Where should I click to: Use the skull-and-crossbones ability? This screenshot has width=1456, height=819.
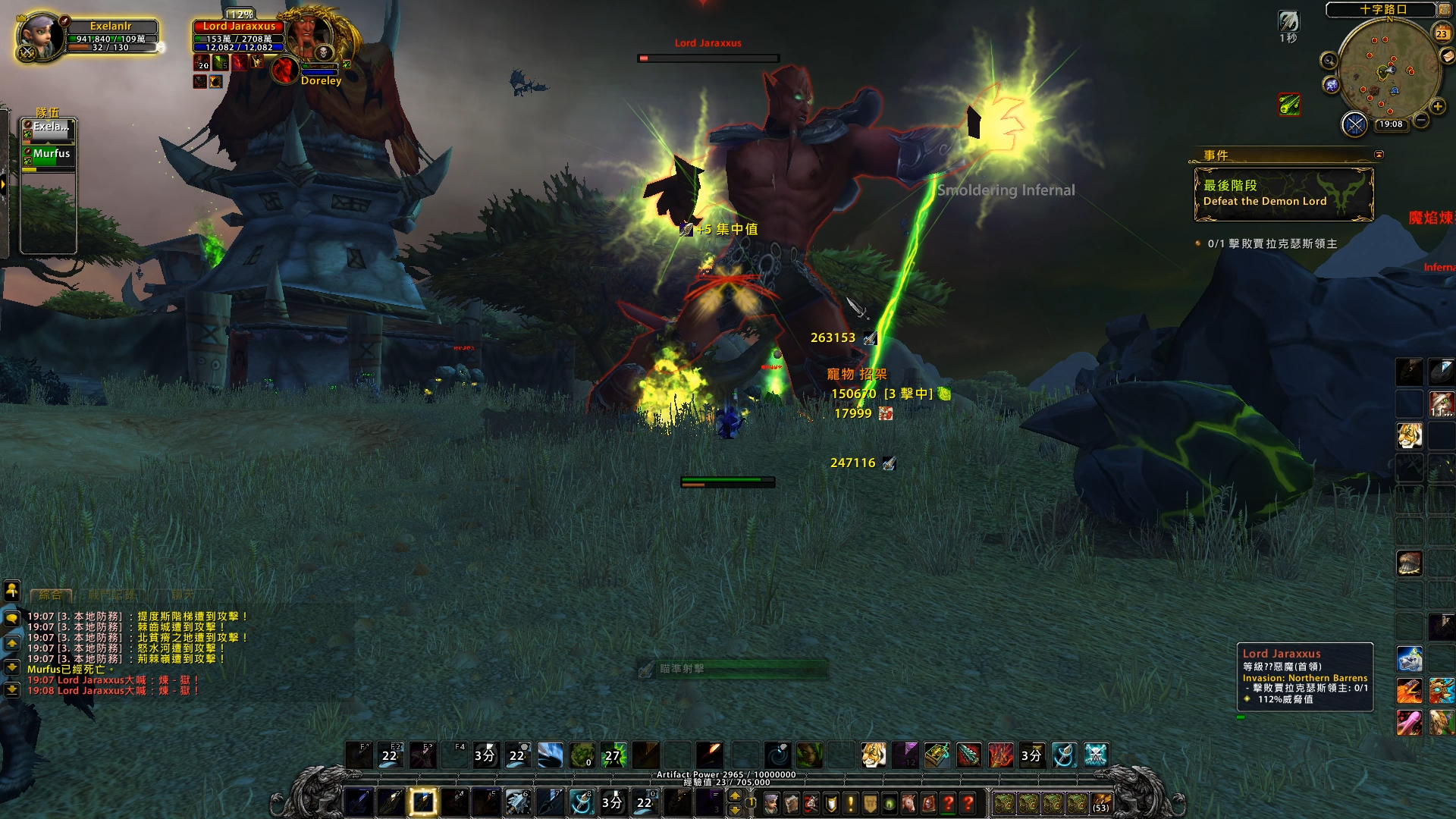click(1096, 755)
